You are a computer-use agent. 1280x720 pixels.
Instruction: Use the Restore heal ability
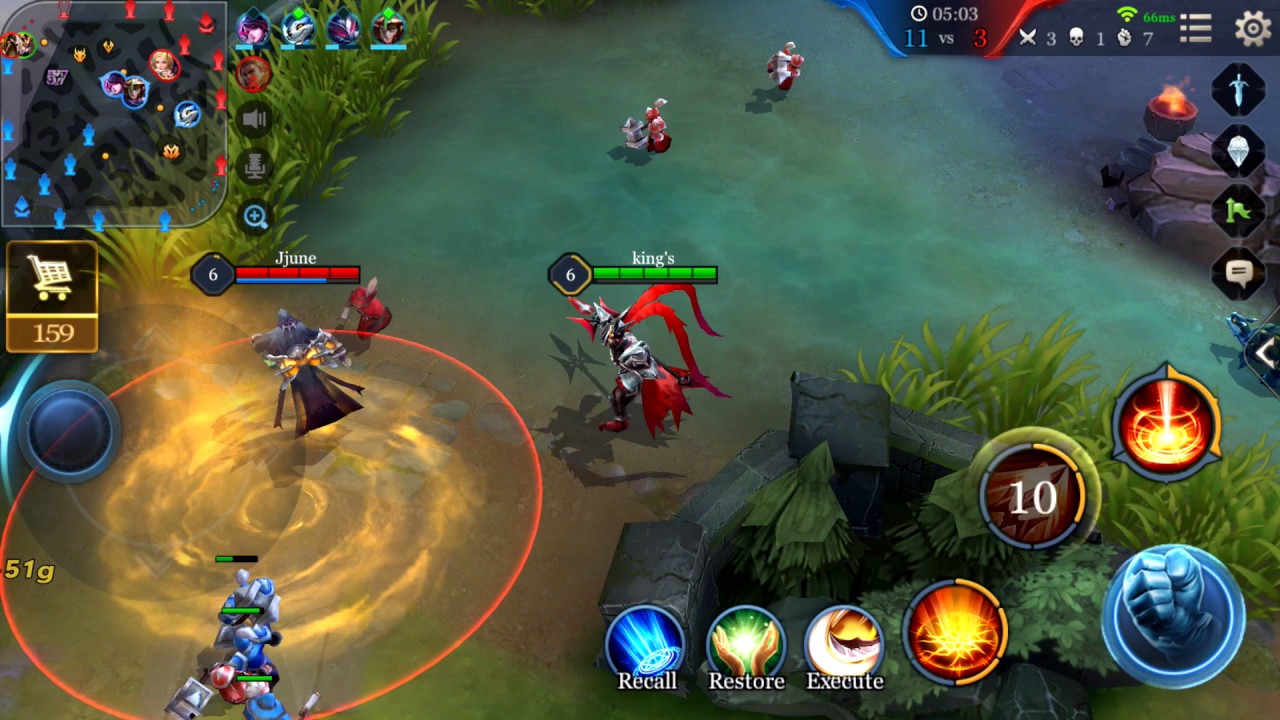click(x=746, y=647)
